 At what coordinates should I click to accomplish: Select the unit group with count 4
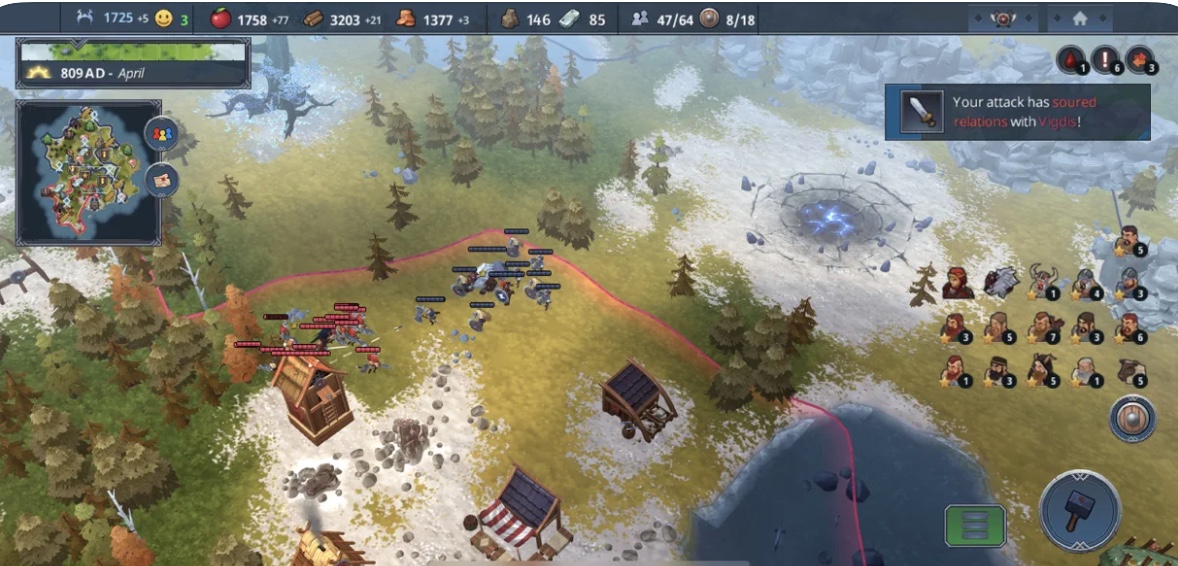(1086, 284)
